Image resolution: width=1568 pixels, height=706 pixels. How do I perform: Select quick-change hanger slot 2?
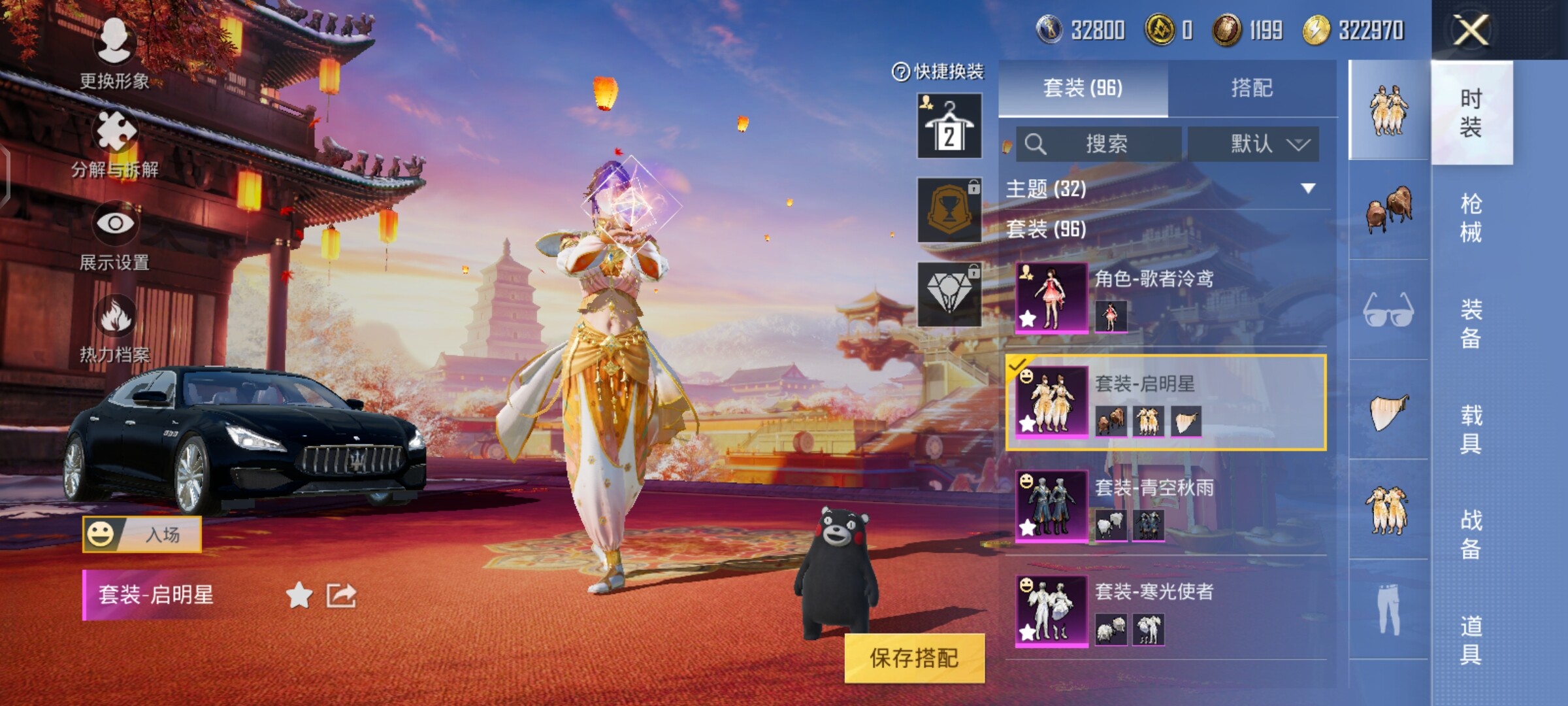tap(949, 126)
